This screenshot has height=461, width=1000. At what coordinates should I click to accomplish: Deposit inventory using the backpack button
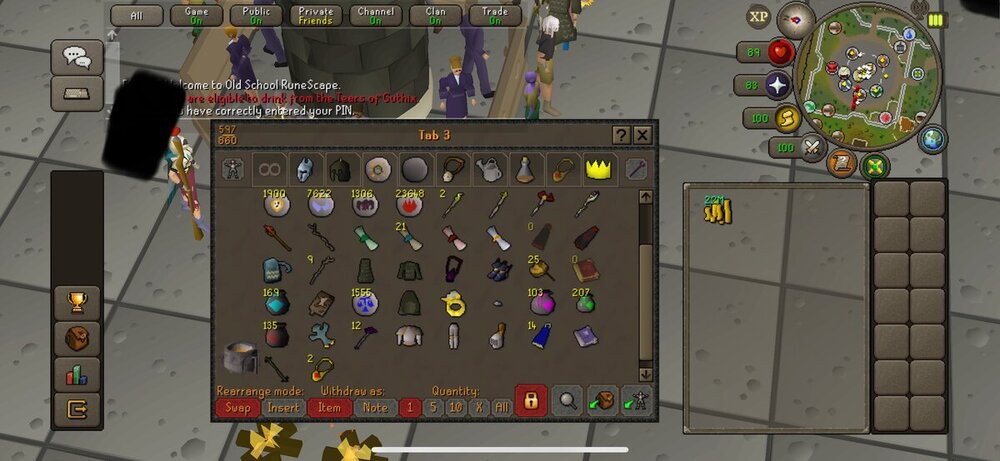[602, 401]
